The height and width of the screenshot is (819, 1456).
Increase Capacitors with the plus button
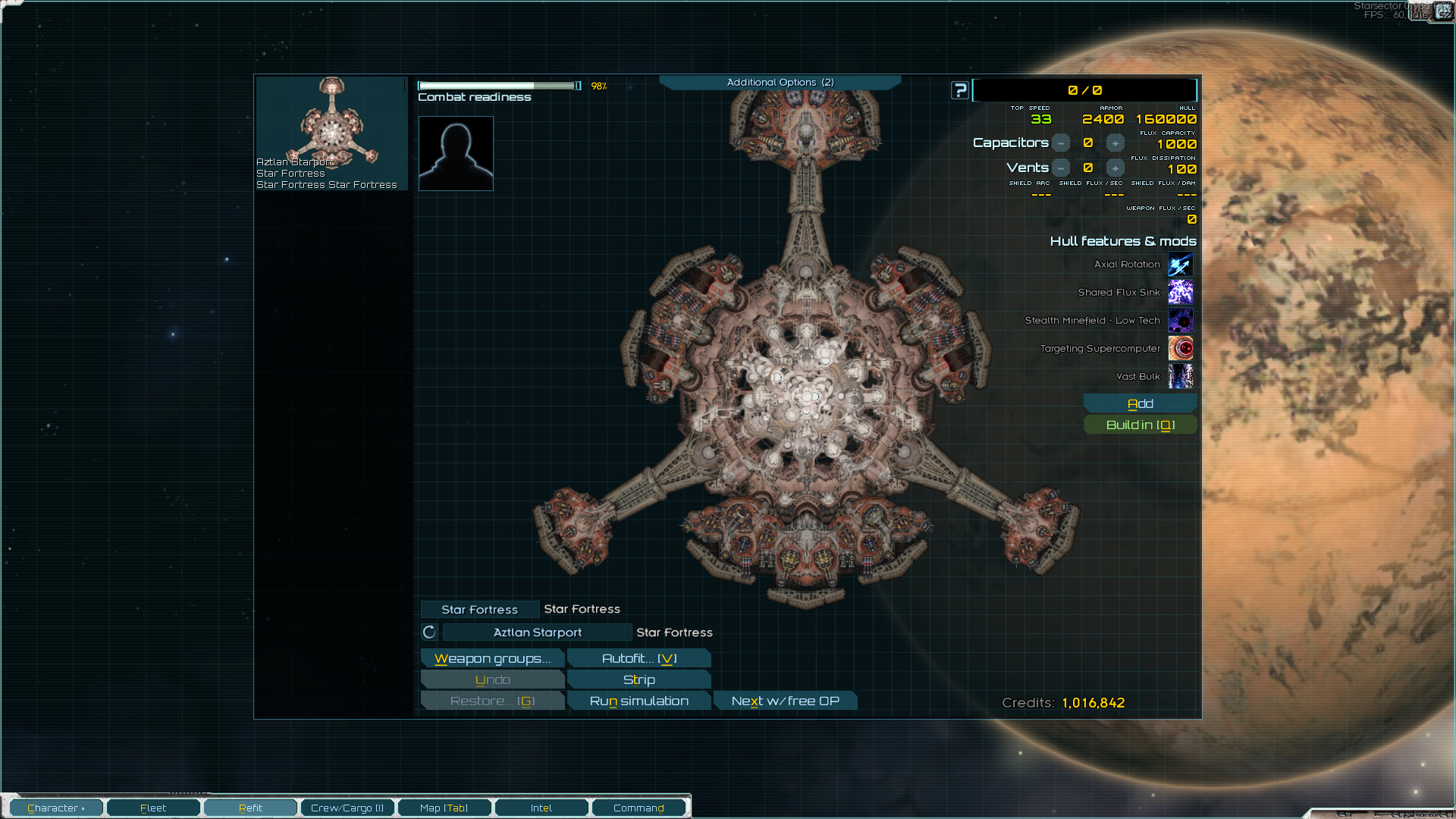tap(1115, 143)
